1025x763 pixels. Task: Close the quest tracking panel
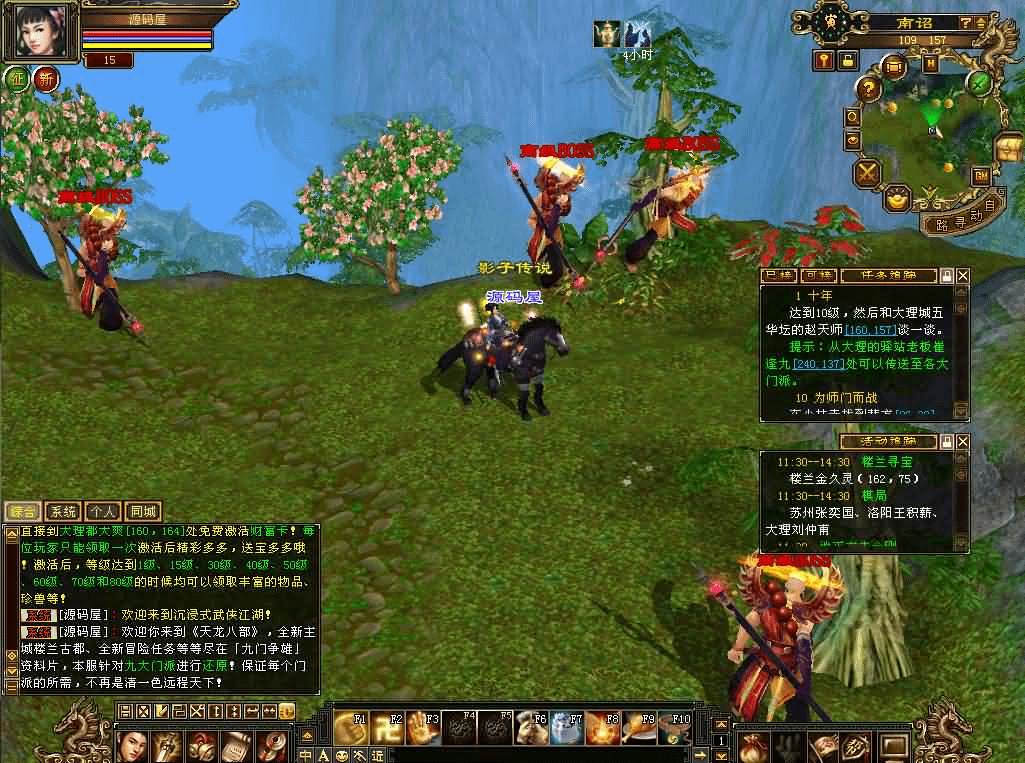pos(963,275)
